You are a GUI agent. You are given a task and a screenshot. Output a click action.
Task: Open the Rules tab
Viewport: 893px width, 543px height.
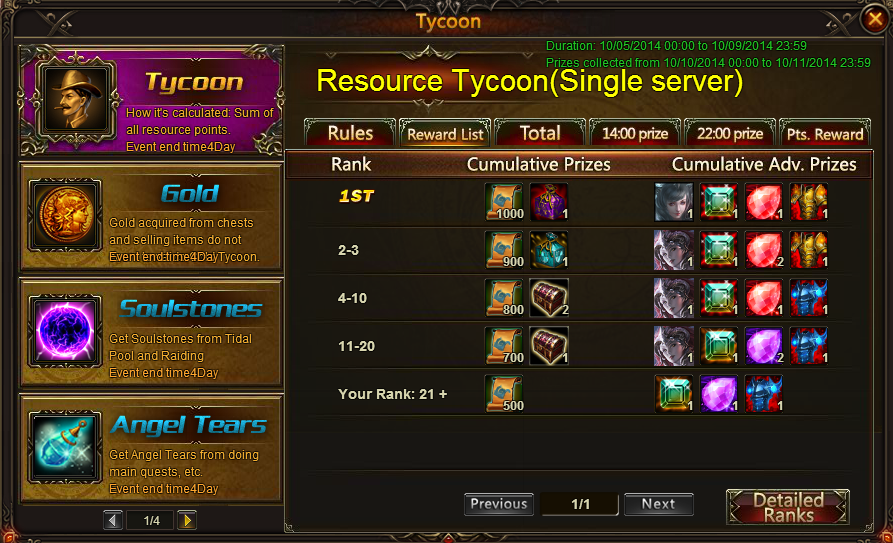349,133
